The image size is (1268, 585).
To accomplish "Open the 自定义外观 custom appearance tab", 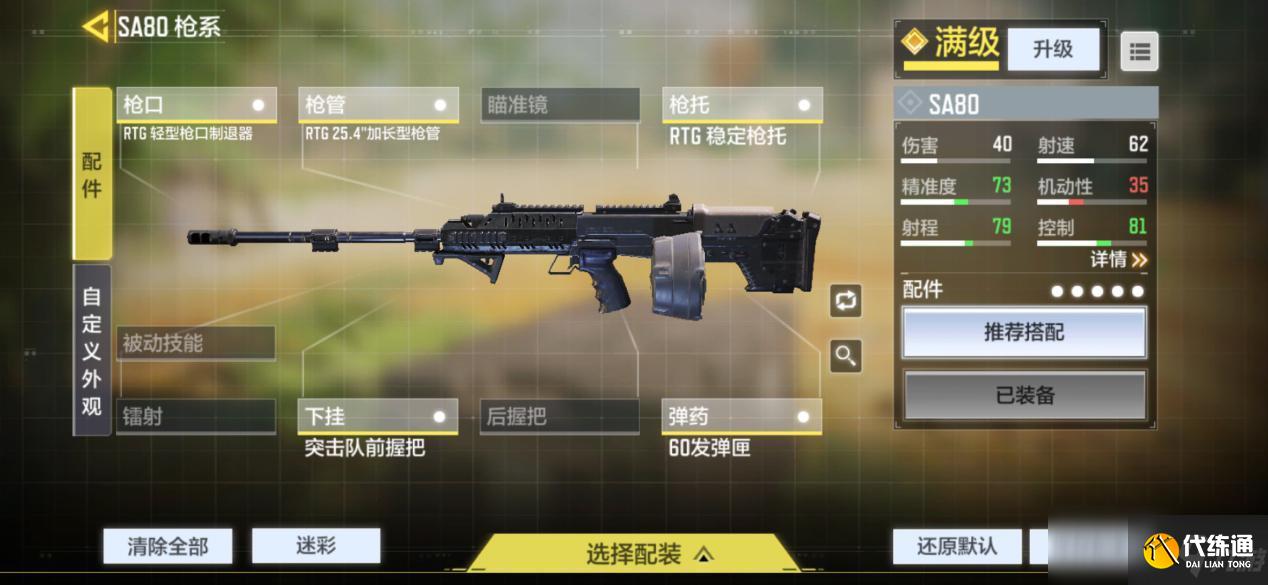I will (92, 350).
